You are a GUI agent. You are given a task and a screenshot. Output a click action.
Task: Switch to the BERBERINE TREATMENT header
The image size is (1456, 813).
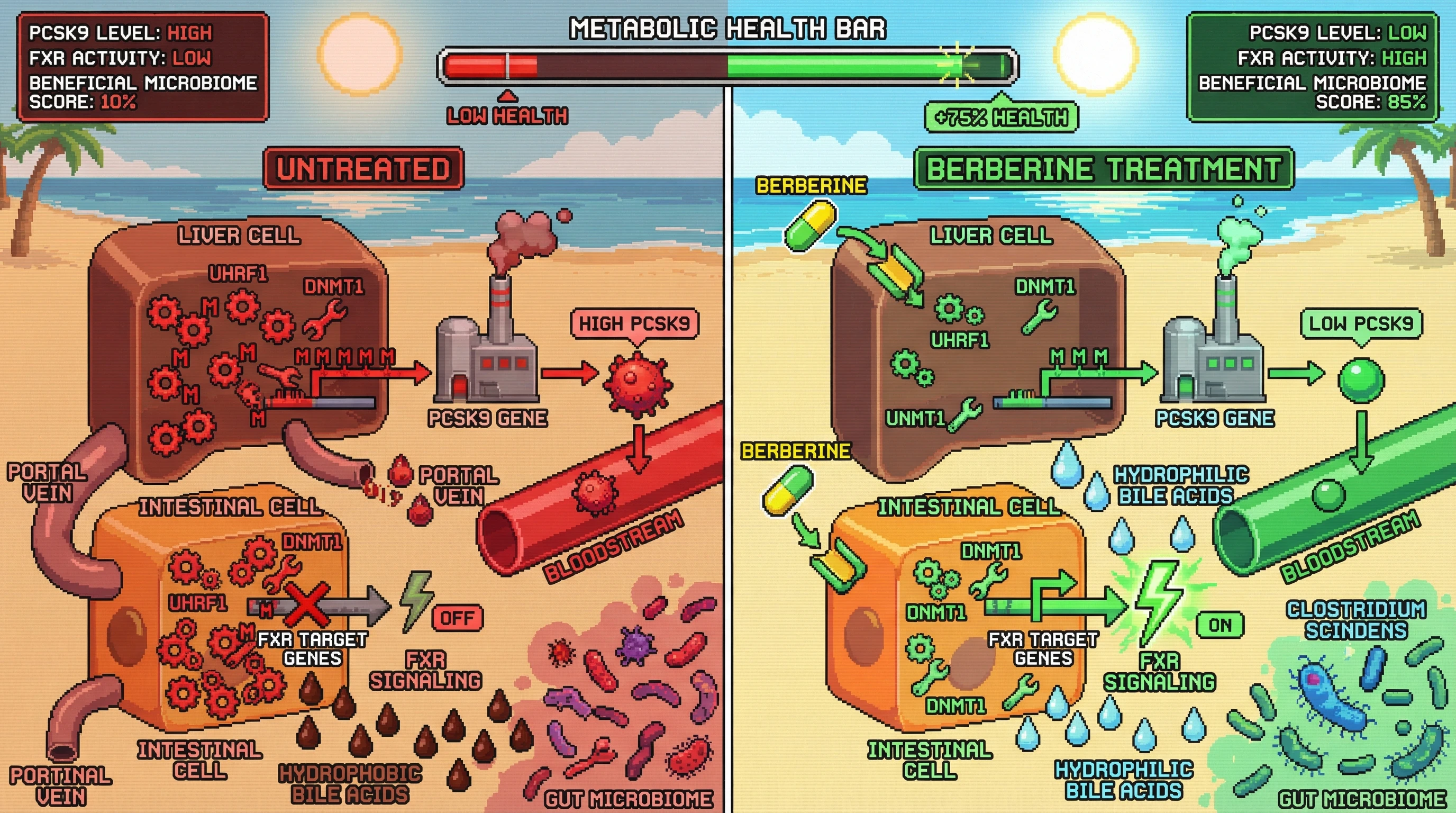click(x=1103, y=168)
